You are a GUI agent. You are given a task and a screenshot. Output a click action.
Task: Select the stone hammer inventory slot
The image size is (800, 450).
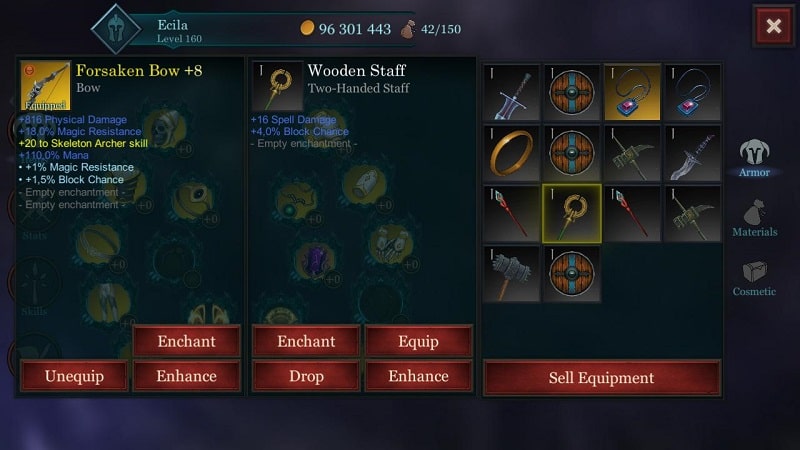pos(511,273)
